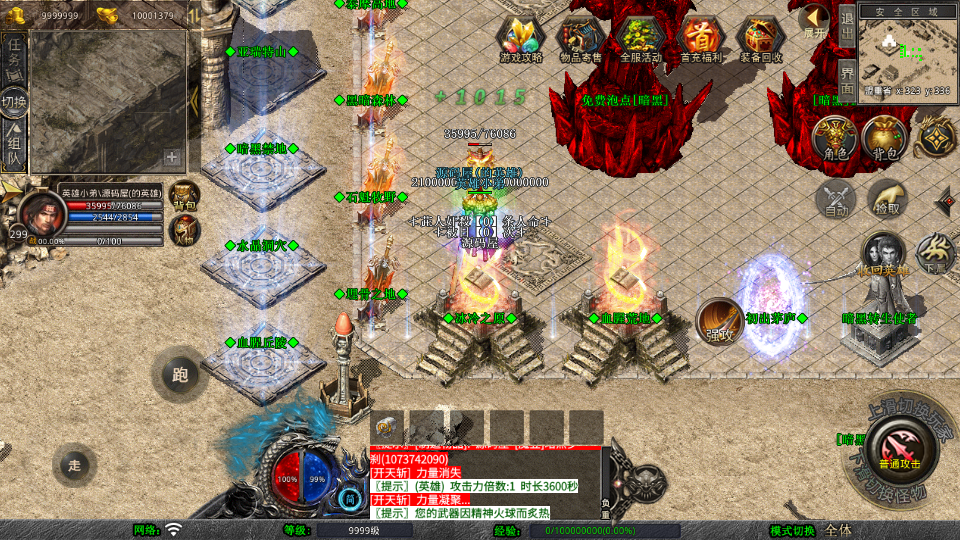Open the gold pouch 背包 bag
960x540 pixels.
click(886, 138)
